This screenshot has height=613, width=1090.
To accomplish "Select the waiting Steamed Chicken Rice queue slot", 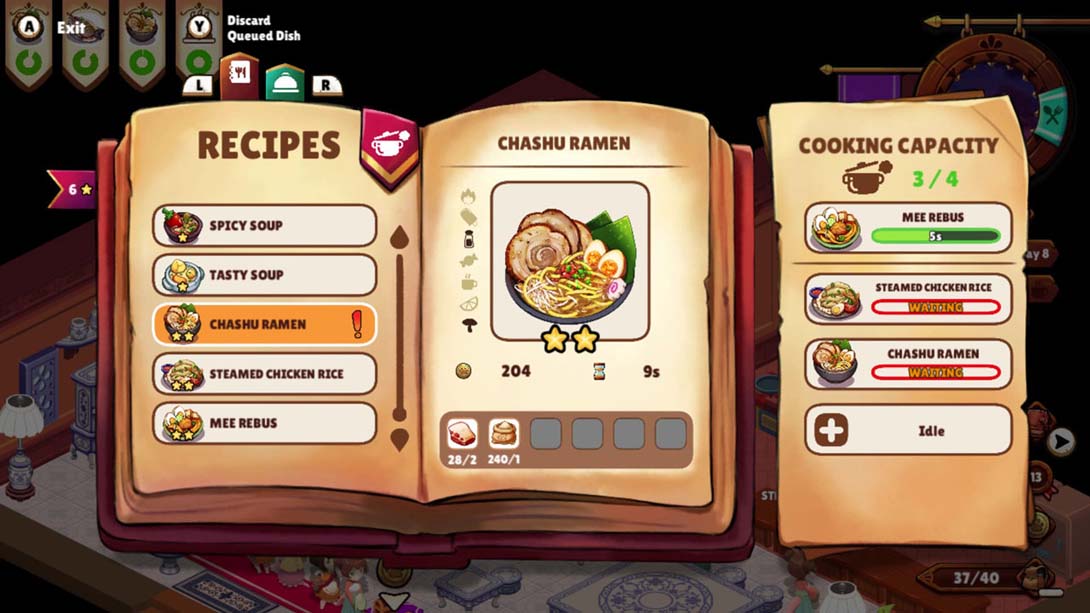I will (x=908, y=298).
